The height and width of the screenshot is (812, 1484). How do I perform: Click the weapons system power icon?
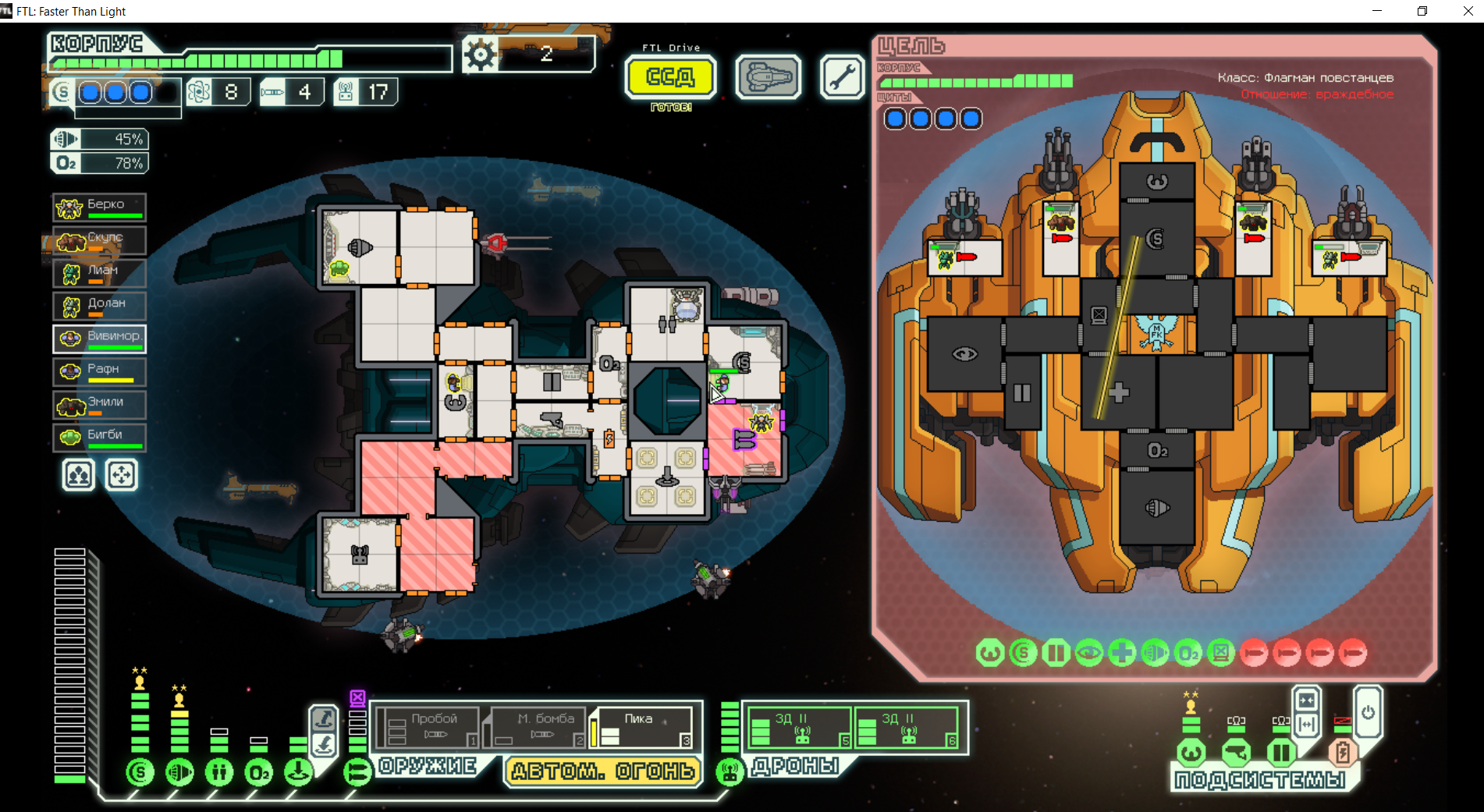click(x=357, y=772)
